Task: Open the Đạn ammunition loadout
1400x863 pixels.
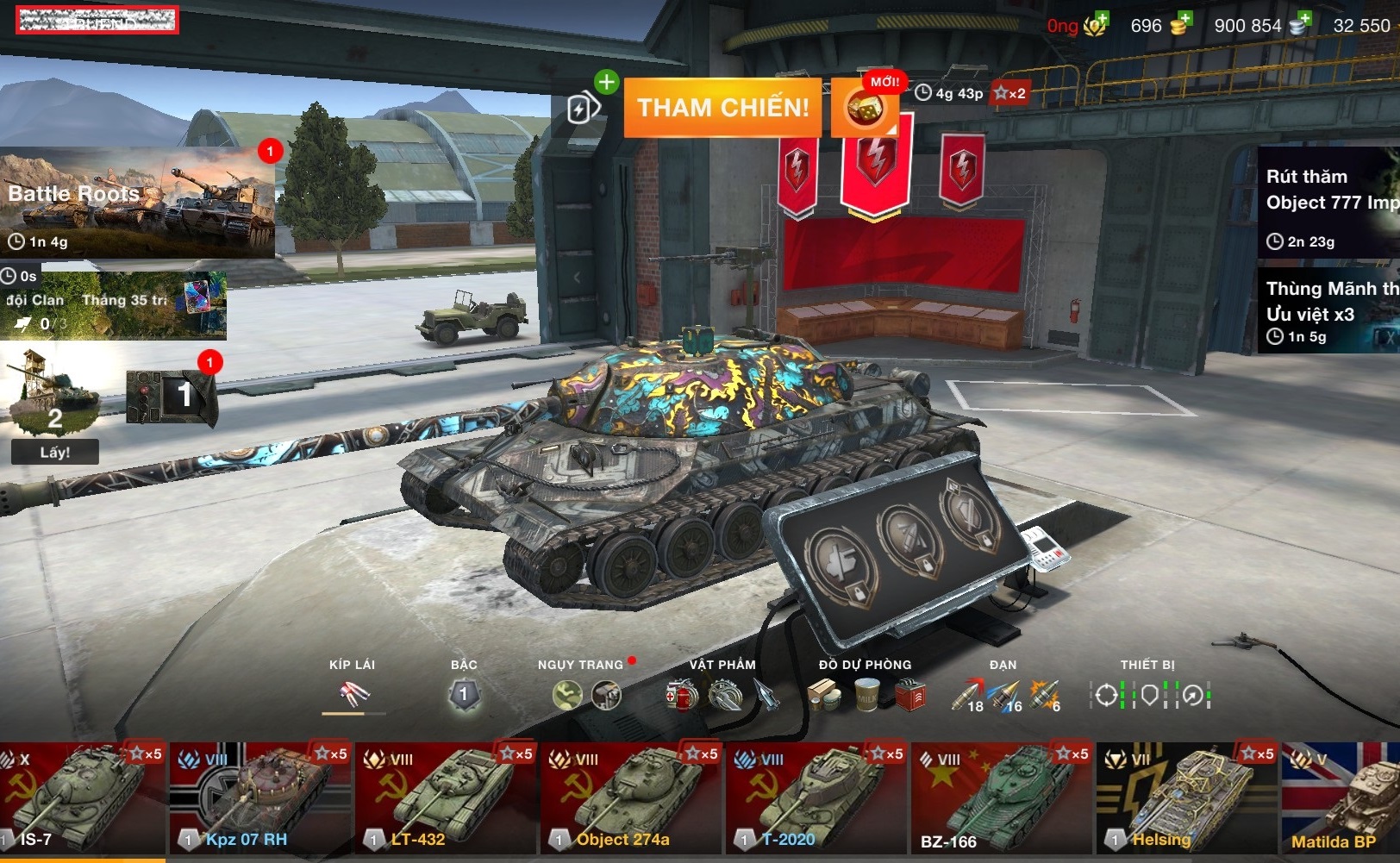Action: [1004, 695]
